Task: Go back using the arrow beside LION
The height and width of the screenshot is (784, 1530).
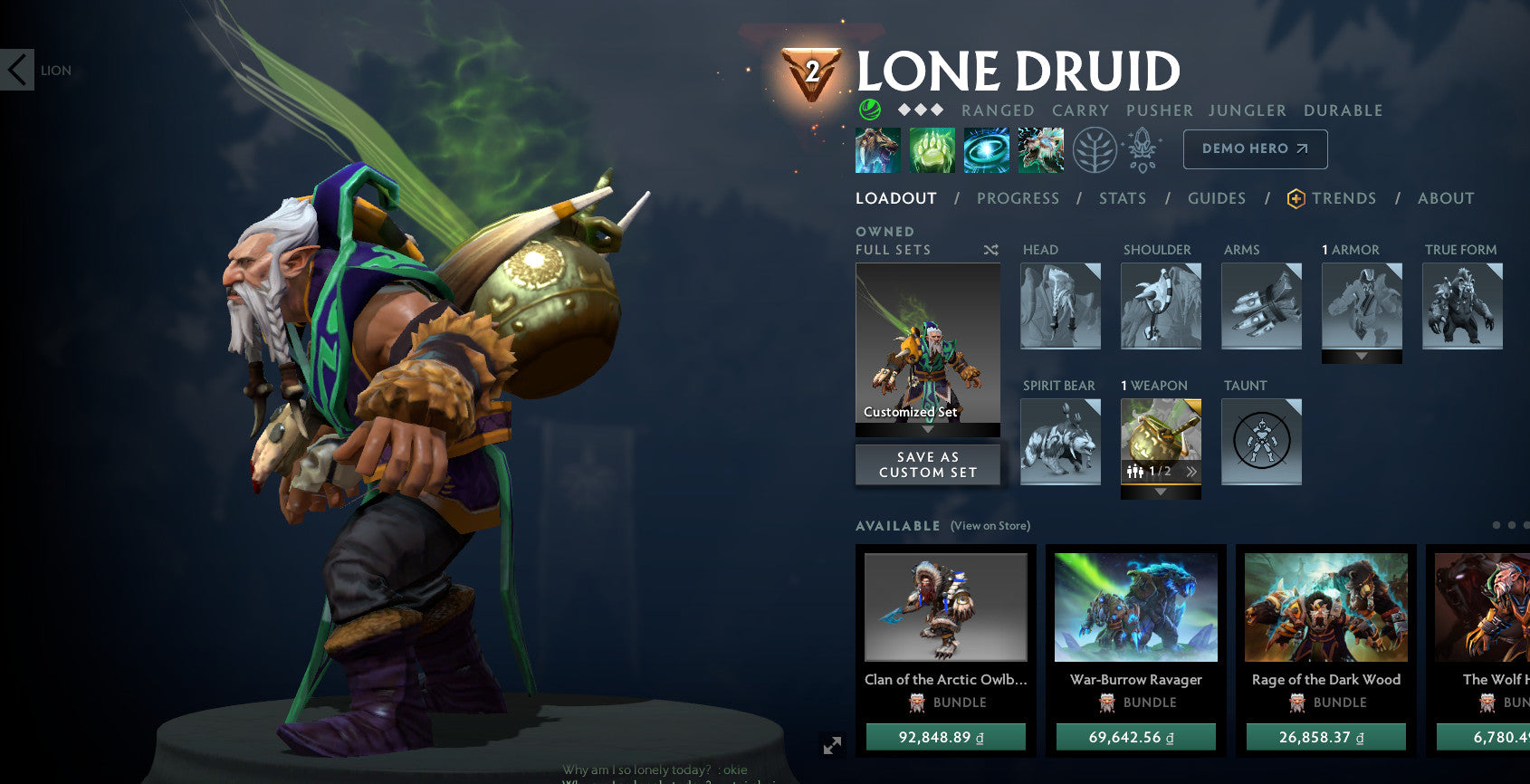Action: click(x=14, y=71)
